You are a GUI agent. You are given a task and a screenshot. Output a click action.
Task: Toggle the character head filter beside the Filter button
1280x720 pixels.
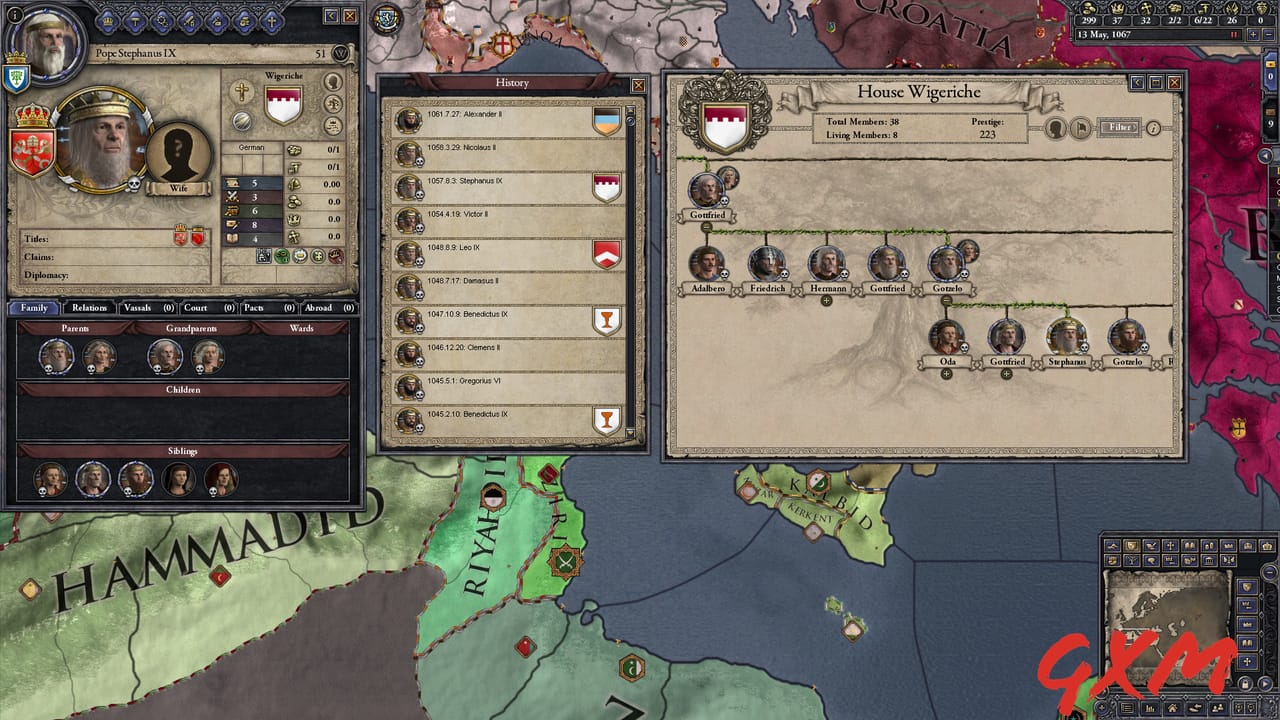(x=1055, y=127)
